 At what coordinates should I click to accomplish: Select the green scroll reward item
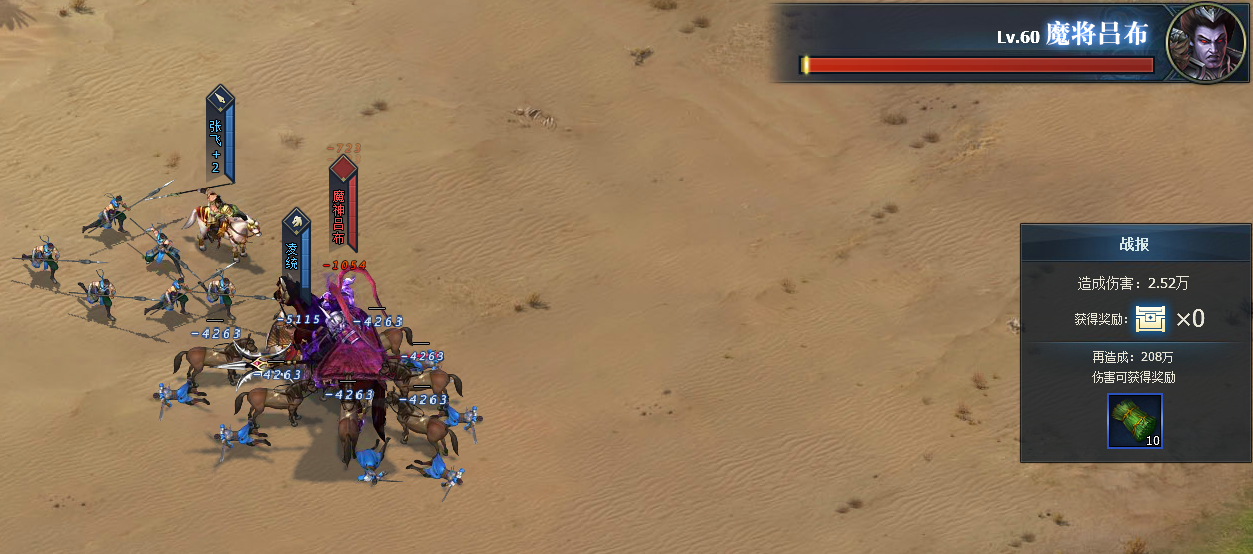(x=1135, y=421)
